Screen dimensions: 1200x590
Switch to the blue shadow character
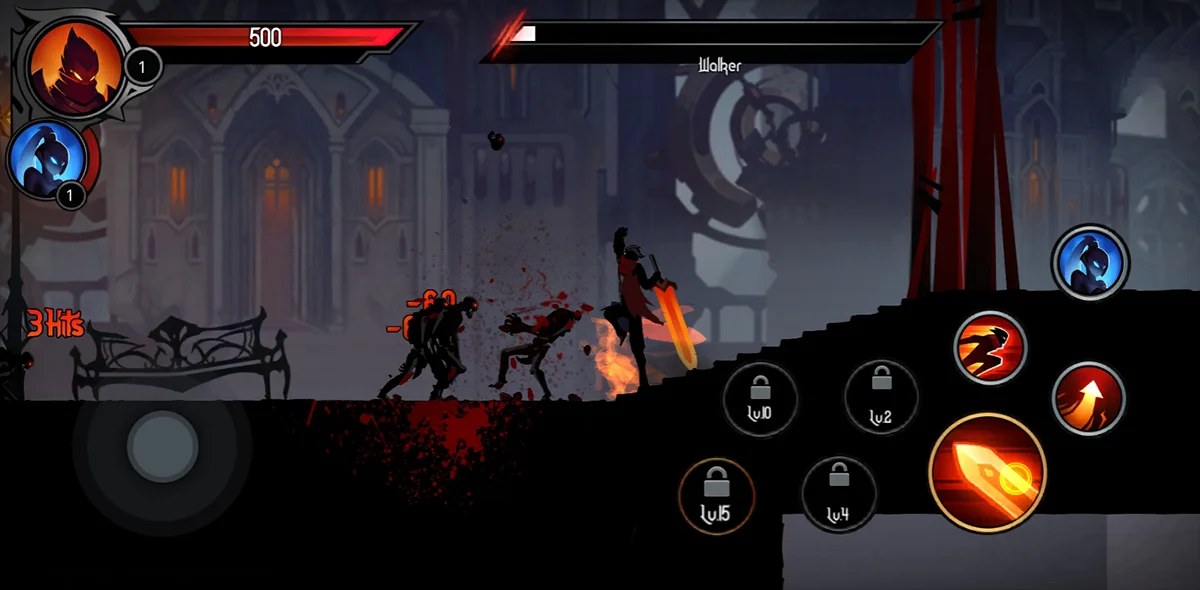coord(1090,263)
